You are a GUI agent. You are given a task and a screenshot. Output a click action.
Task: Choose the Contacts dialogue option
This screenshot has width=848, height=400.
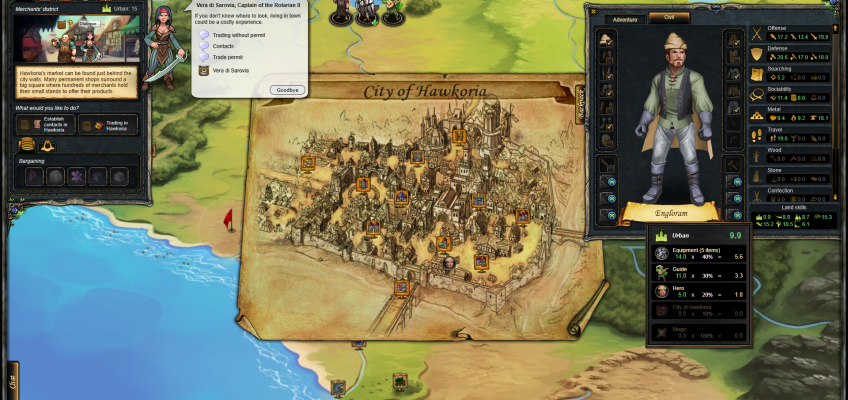223,46
